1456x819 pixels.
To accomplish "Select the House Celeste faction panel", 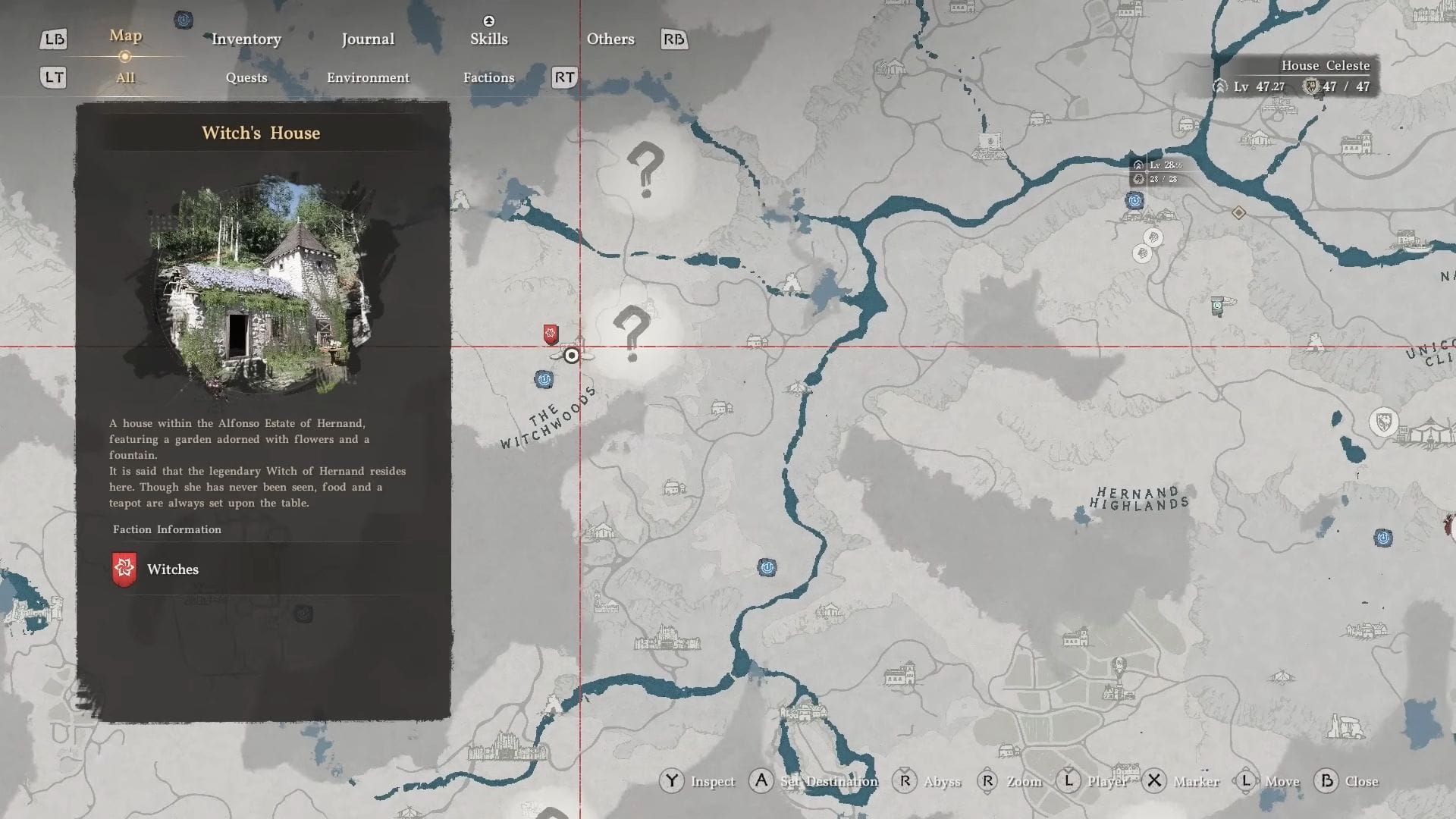I will click(x=1296, y=77).
